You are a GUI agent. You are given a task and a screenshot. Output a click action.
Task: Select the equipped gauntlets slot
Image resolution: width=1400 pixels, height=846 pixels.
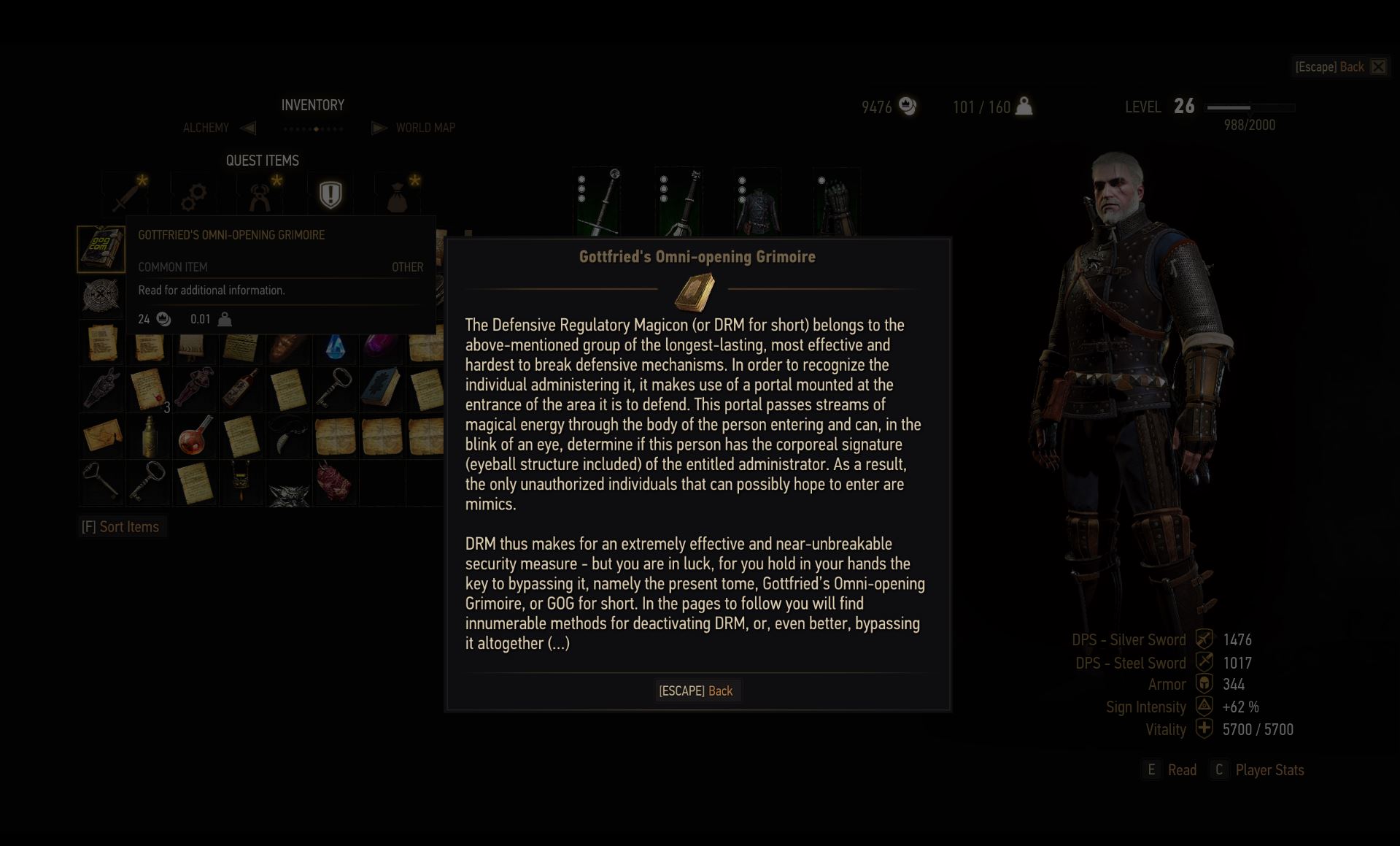click(x=836, y=202)
